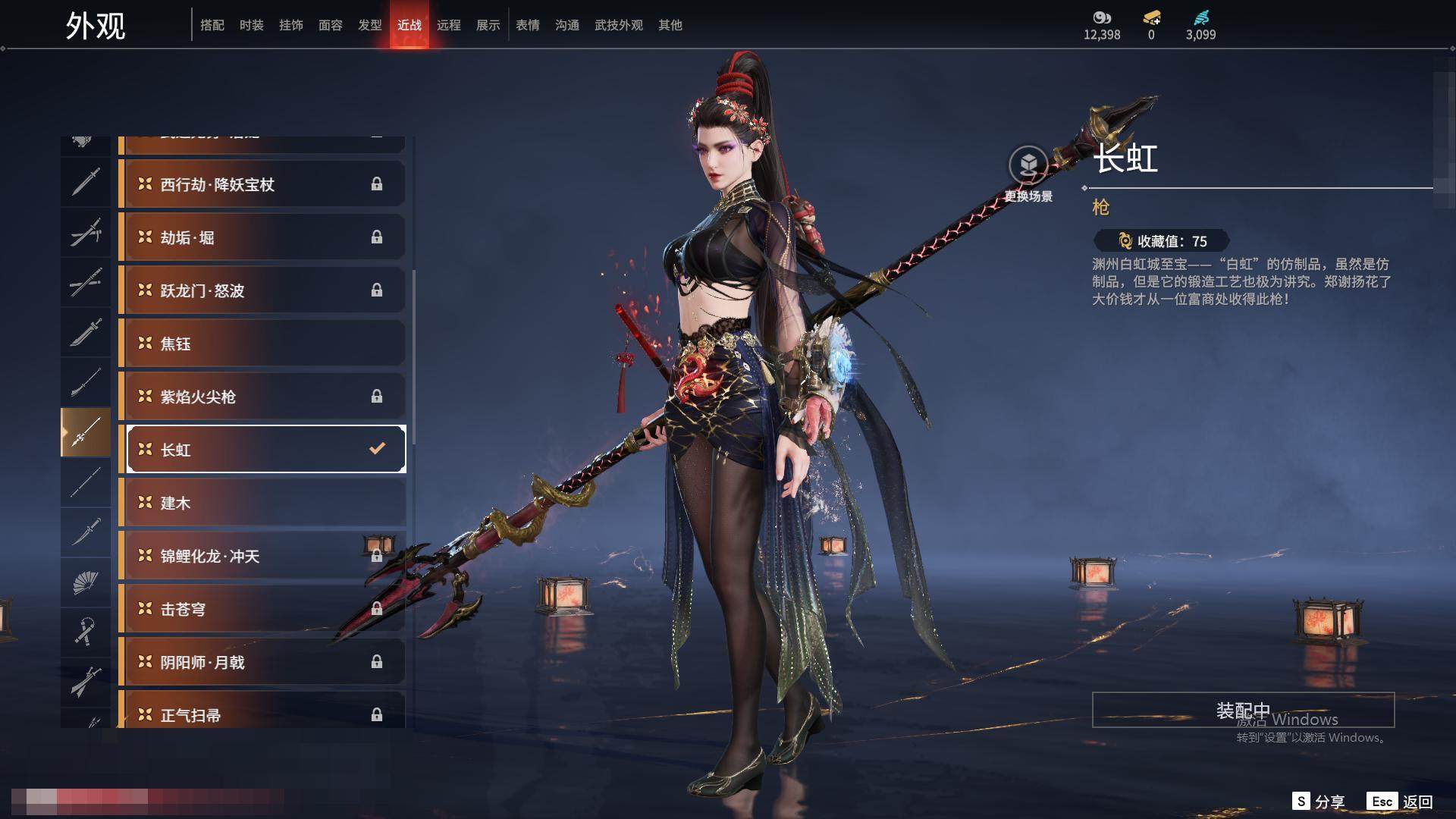Open the 分享 share option

tap(1319, 802)
